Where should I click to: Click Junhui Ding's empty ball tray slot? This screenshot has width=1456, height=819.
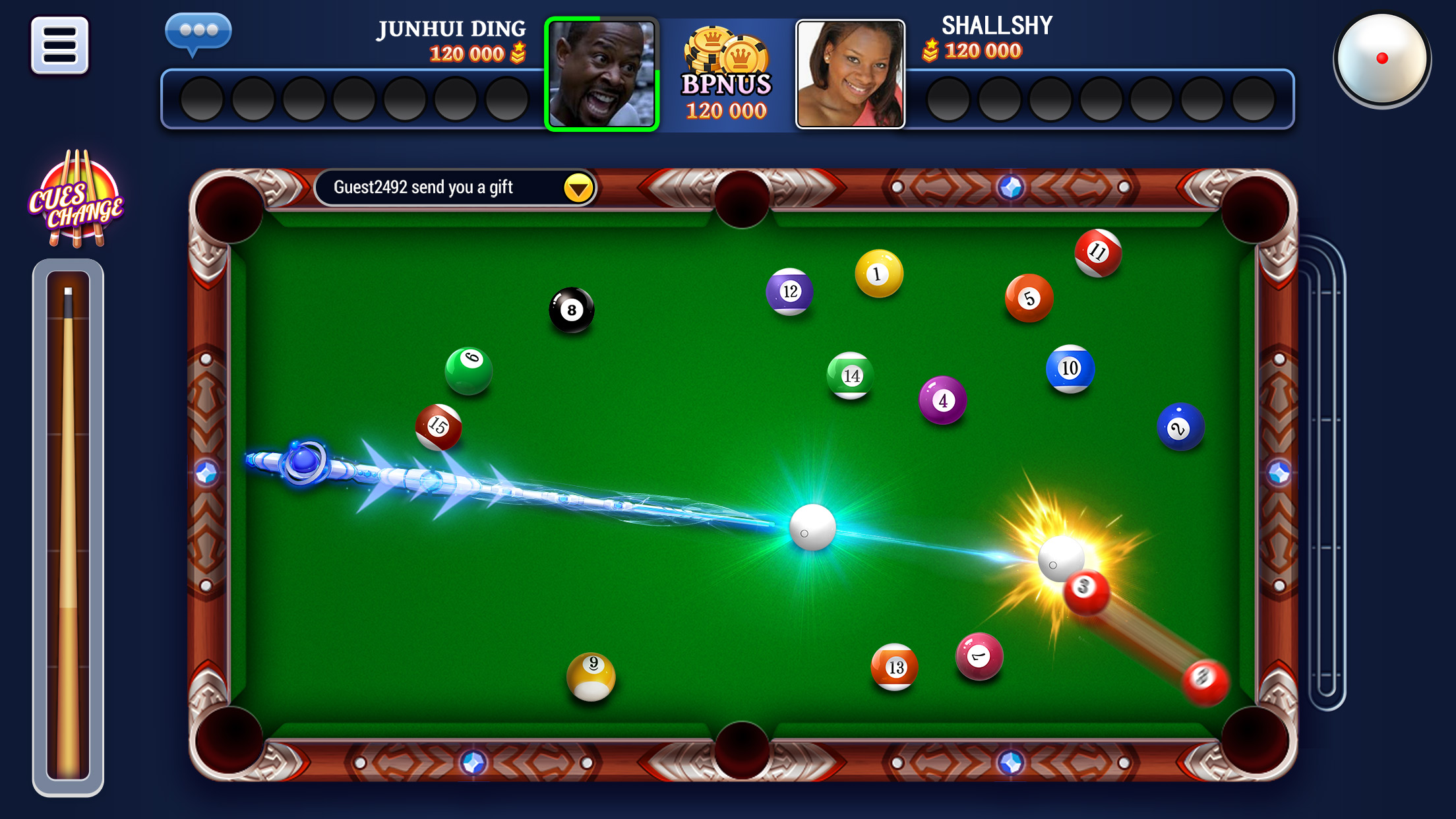[x=203, y=100]
